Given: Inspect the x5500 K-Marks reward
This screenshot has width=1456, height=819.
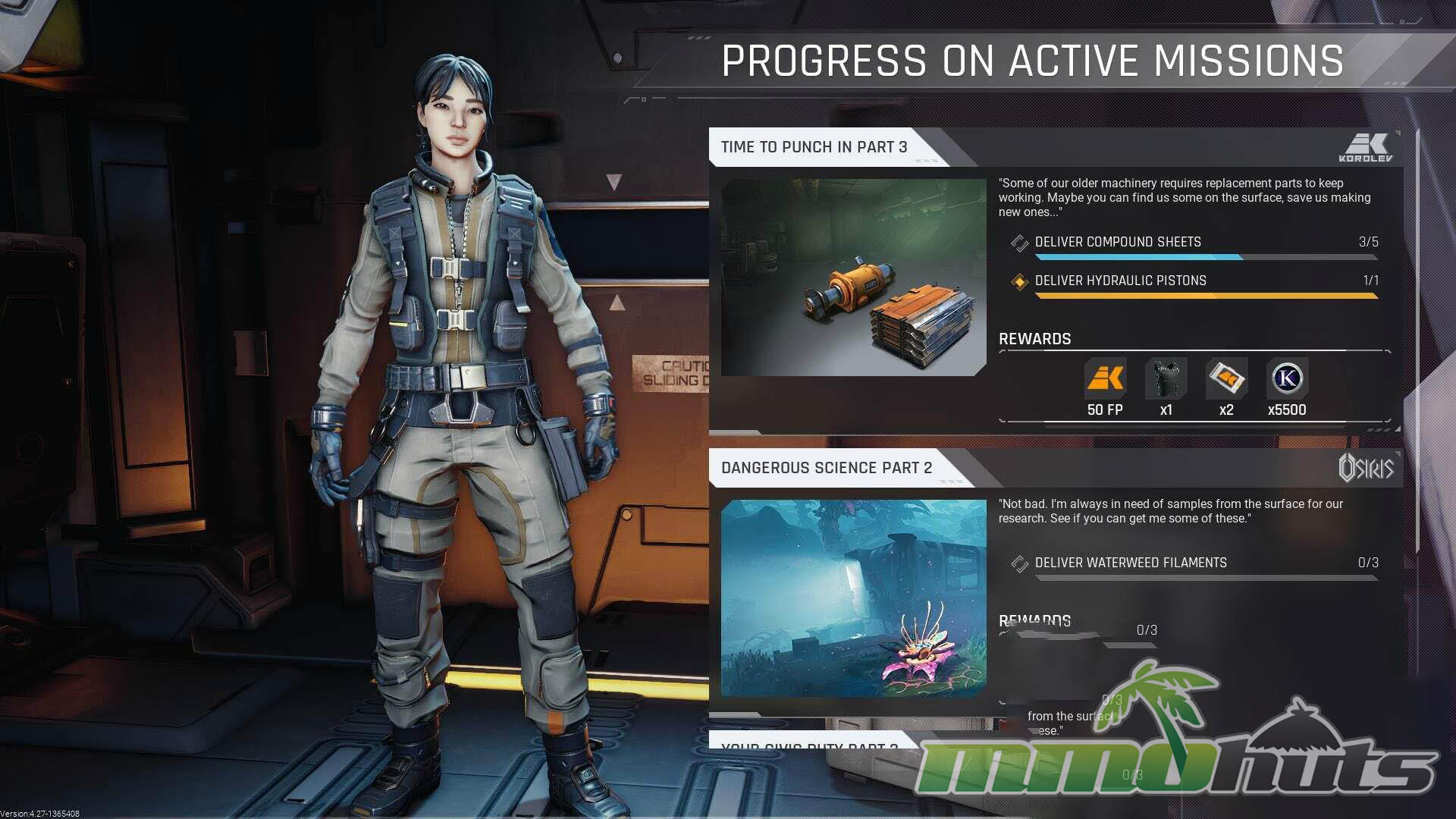Looking at the screenshot, I should pyautogui.click(x=1287, y=378).
